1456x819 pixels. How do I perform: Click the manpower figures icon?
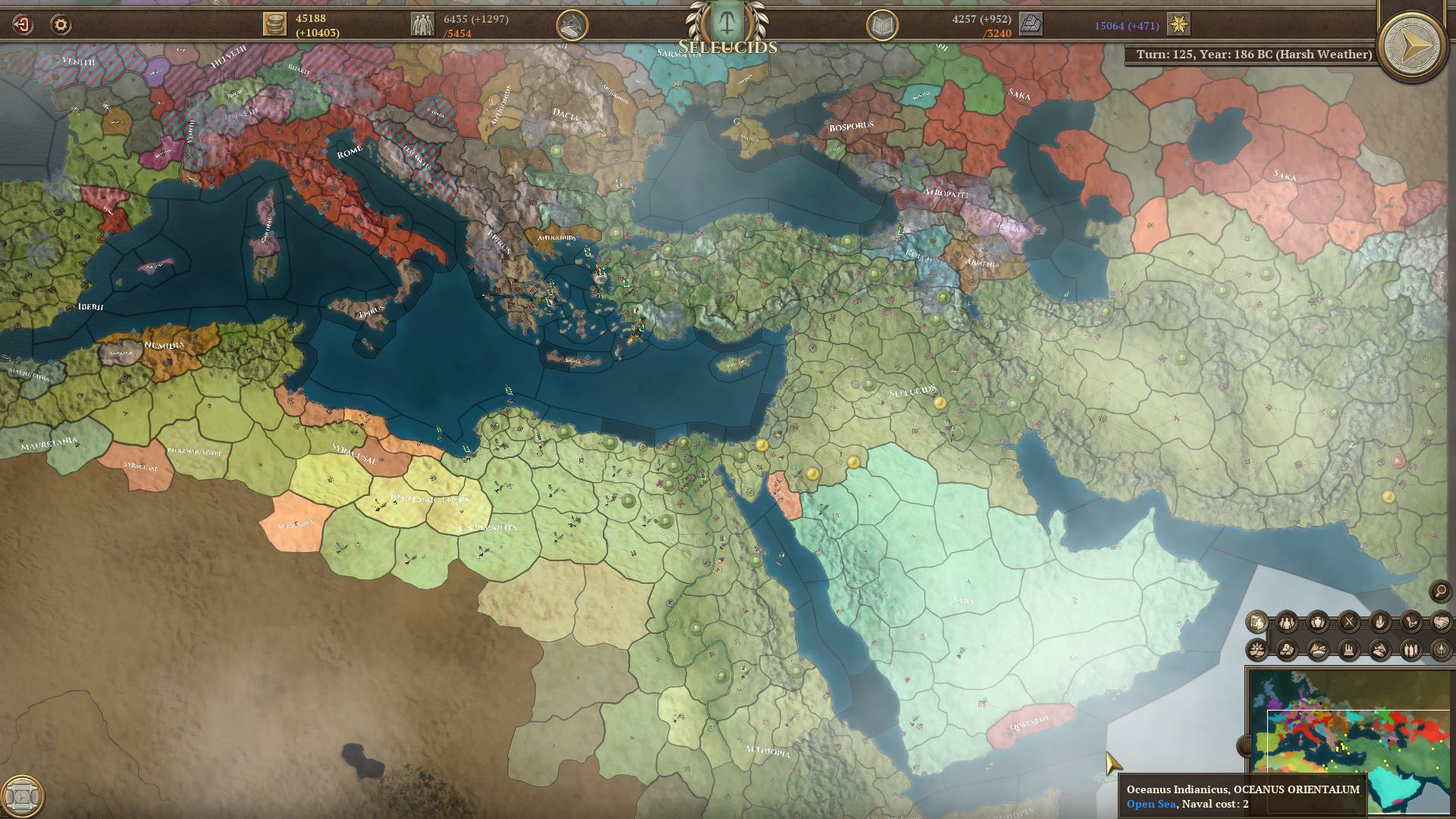(422, 24)
